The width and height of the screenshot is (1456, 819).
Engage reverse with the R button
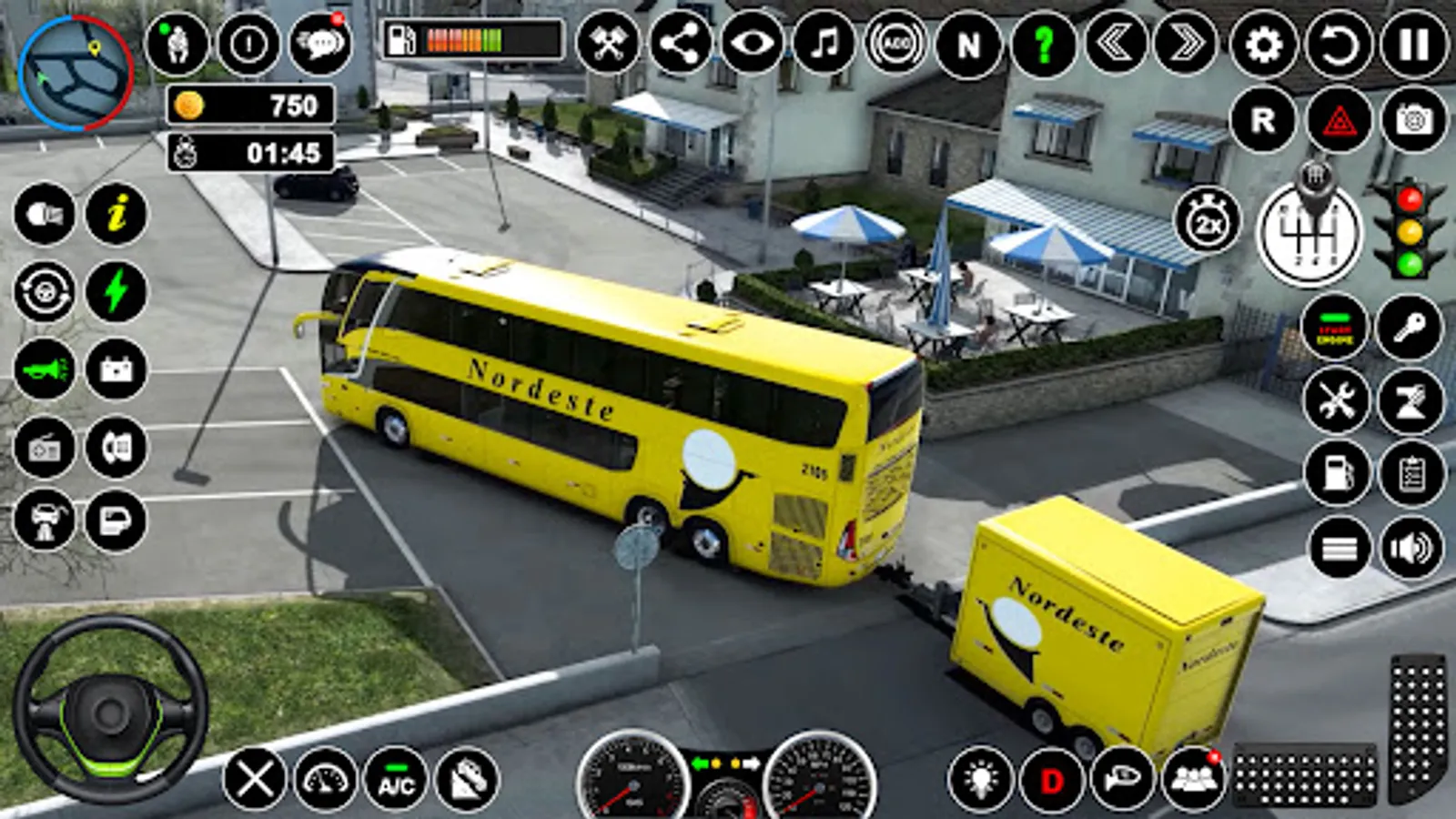point(1263,120)
